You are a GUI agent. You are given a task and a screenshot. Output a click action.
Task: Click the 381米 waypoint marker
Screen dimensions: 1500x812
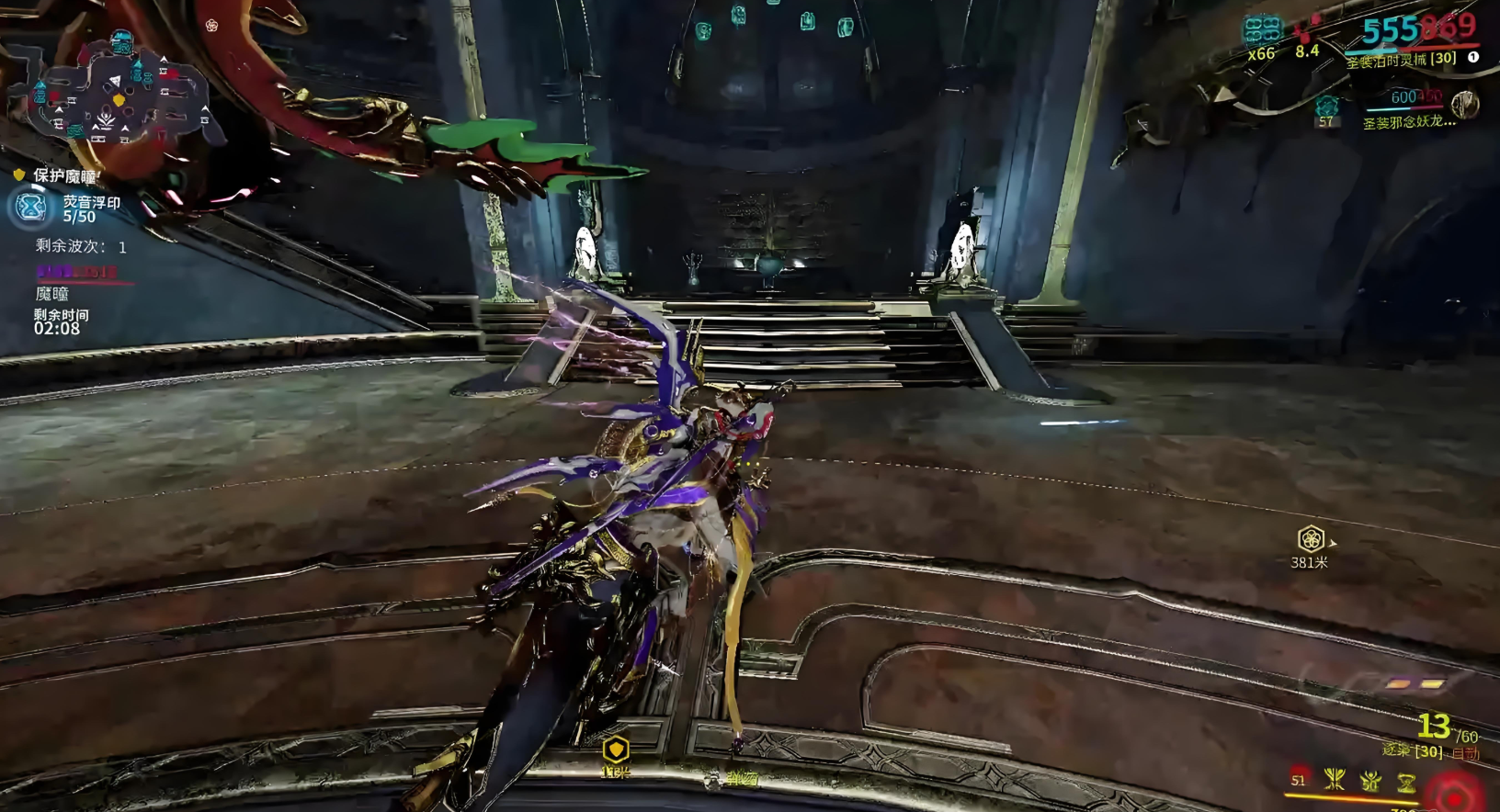[x=1311, y=539]
